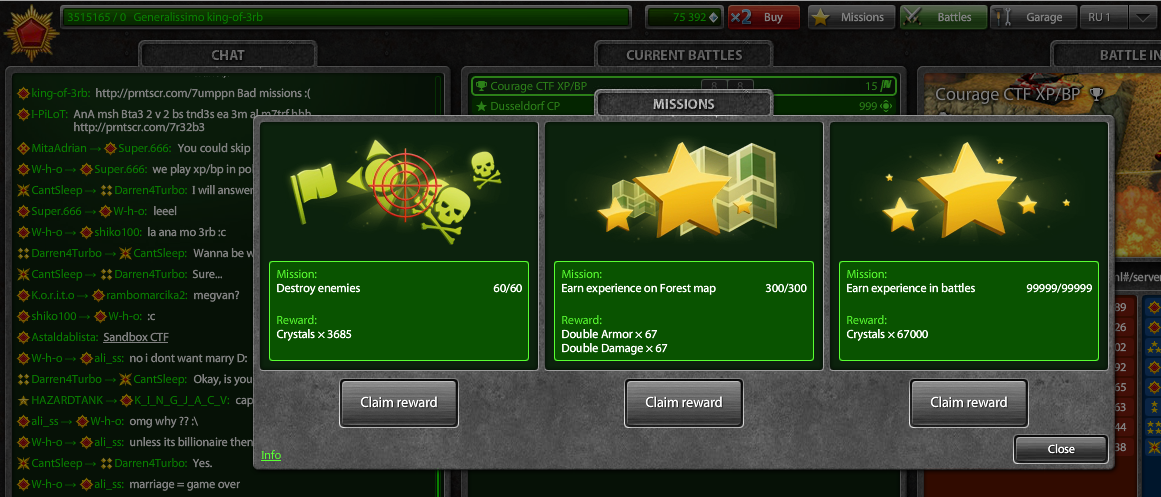Open the Sandbox CTF battle link in chat
The image size is (1161, 497).
(136, 337)
